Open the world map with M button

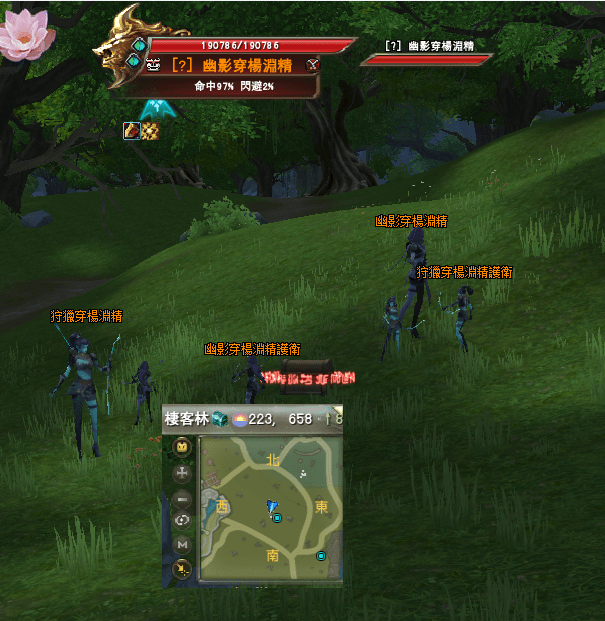pos(182,544)
